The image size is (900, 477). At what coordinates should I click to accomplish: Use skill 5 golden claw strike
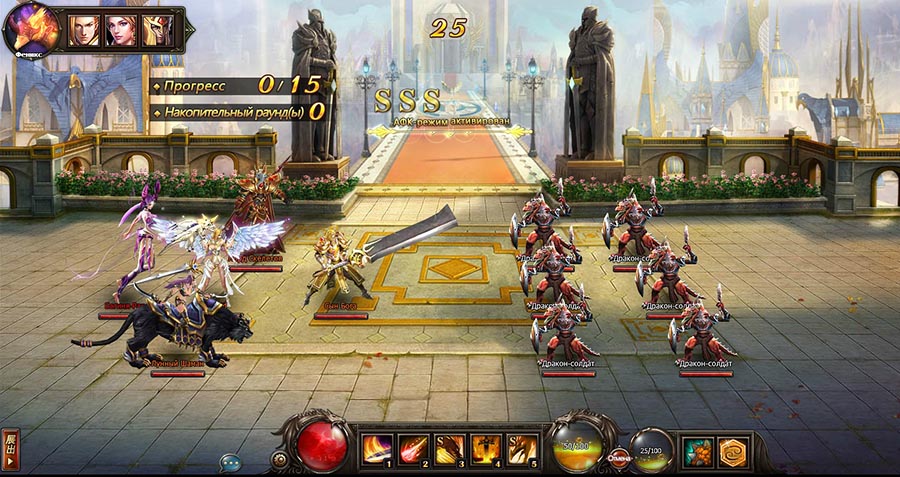click(x=522, y=449)
